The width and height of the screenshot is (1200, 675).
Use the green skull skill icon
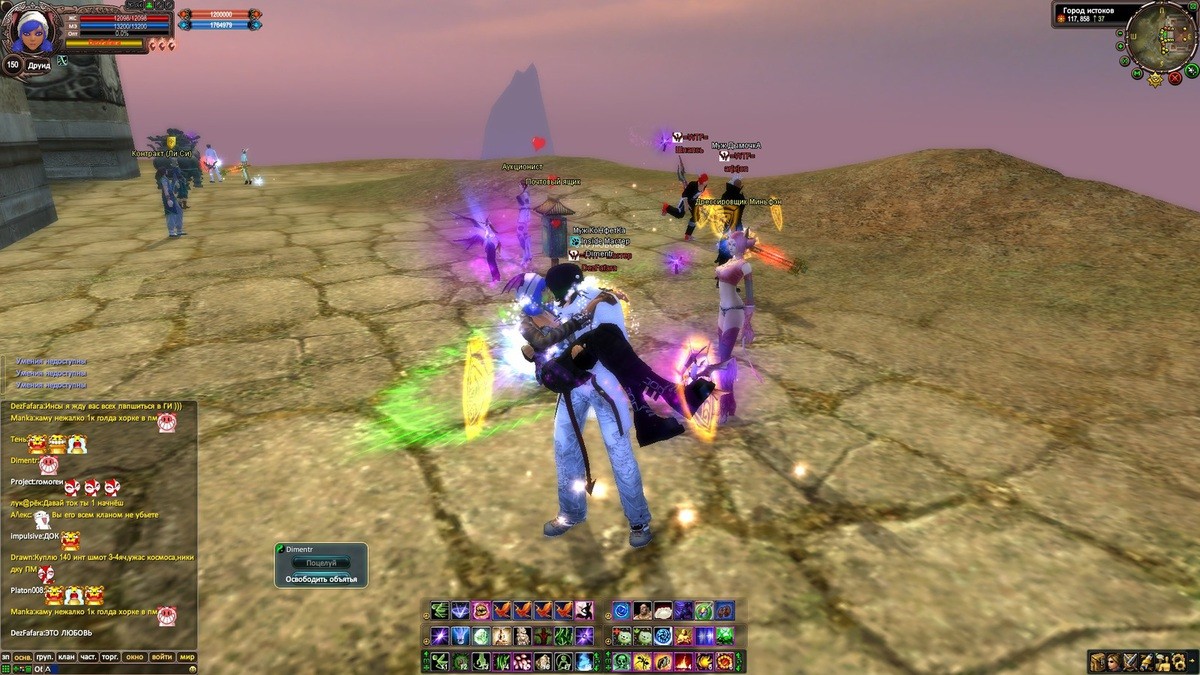(x=621, y=661)
